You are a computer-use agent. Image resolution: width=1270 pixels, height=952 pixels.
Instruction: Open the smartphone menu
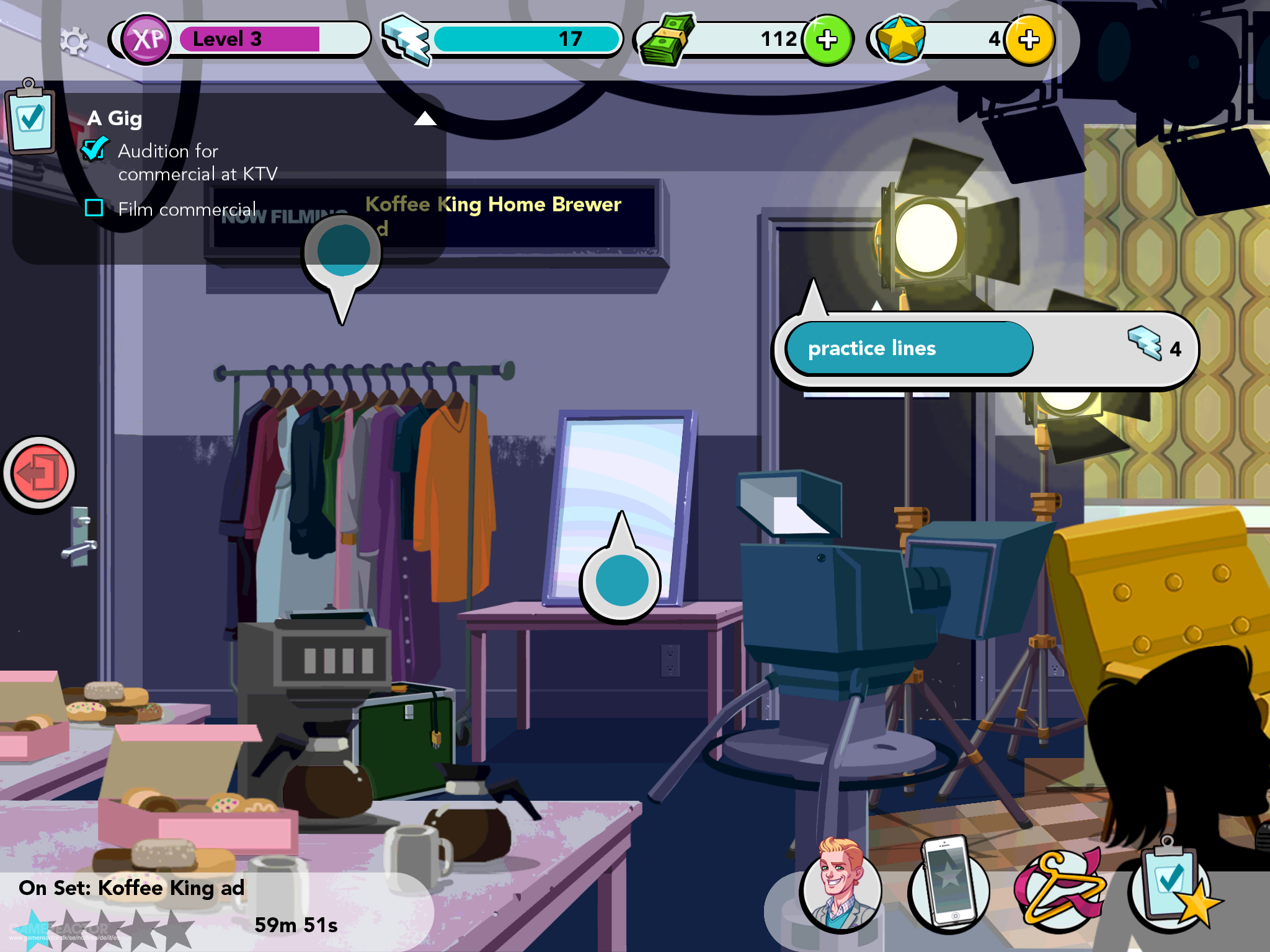948,888
